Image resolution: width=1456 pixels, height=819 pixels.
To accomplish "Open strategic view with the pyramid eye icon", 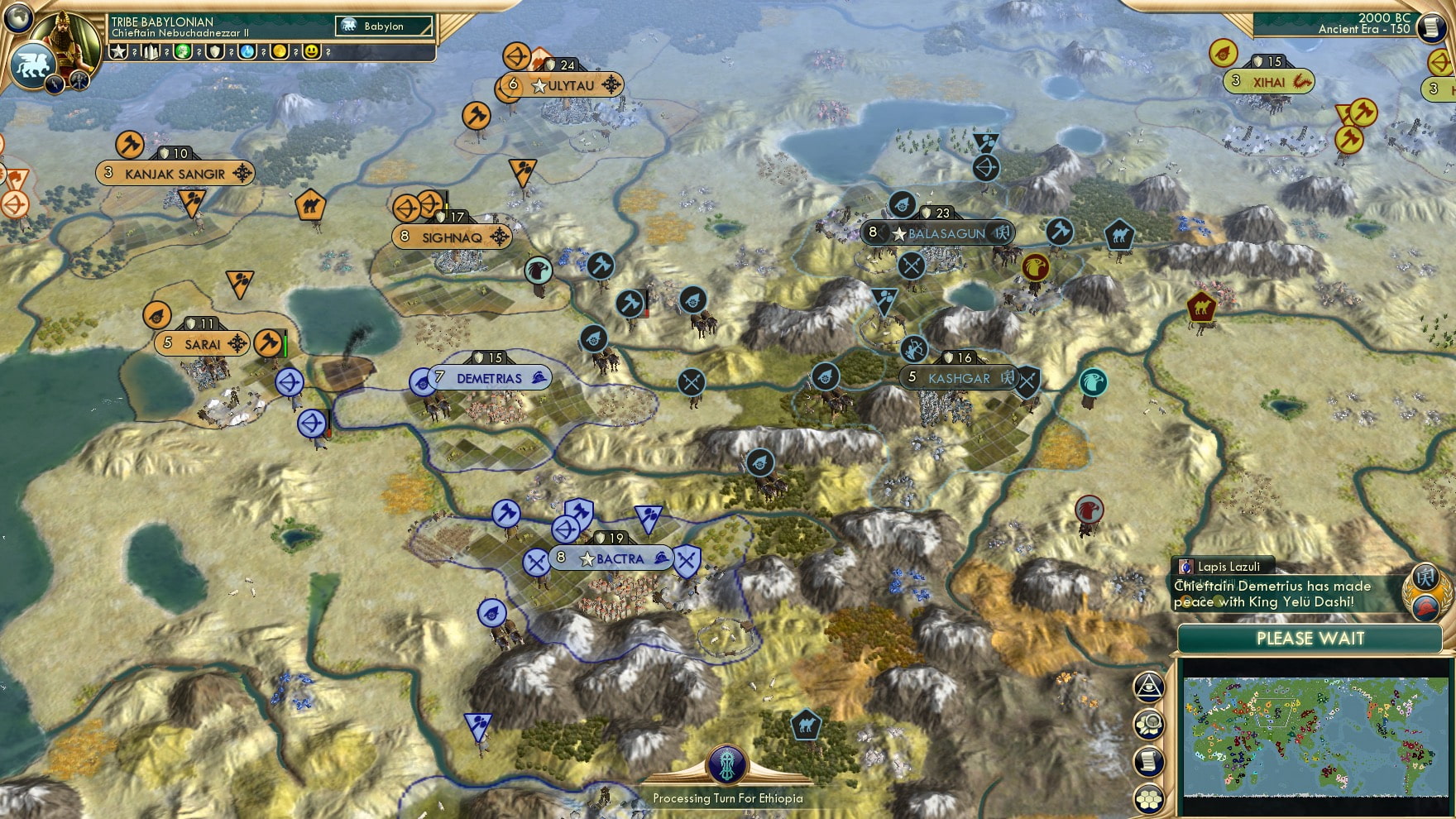I will tap(1150, 685).
